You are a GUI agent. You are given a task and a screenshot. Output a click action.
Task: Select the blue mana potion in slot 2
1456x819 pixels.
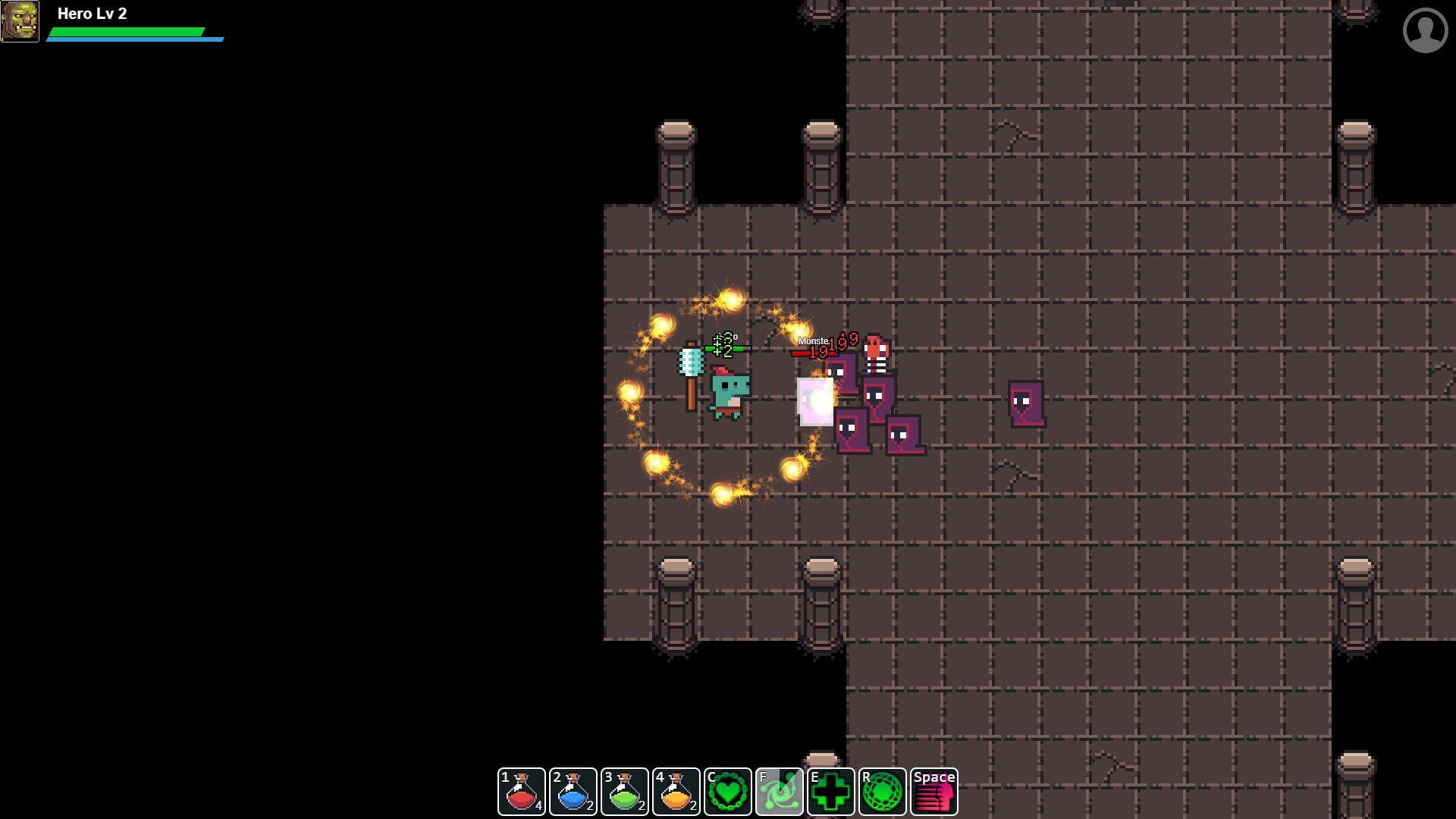(x=573, y=791)
